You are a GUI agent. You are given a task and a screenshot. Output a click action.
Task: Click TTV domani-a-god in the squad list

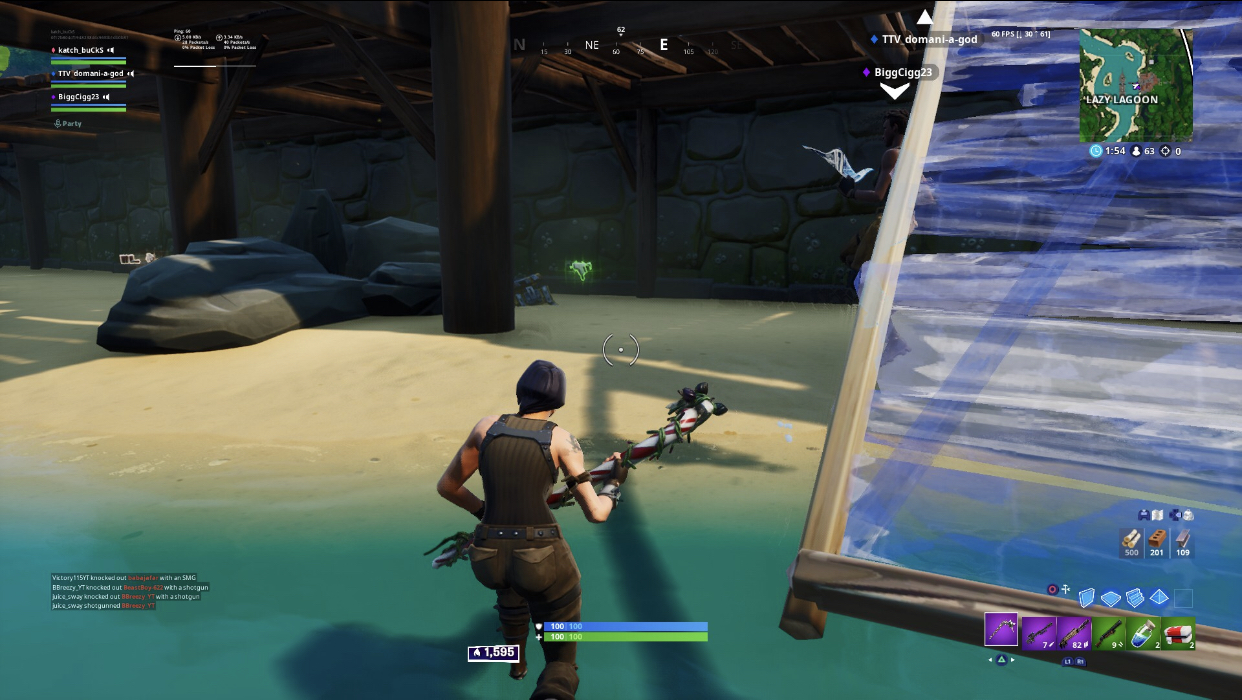[90, 74]
